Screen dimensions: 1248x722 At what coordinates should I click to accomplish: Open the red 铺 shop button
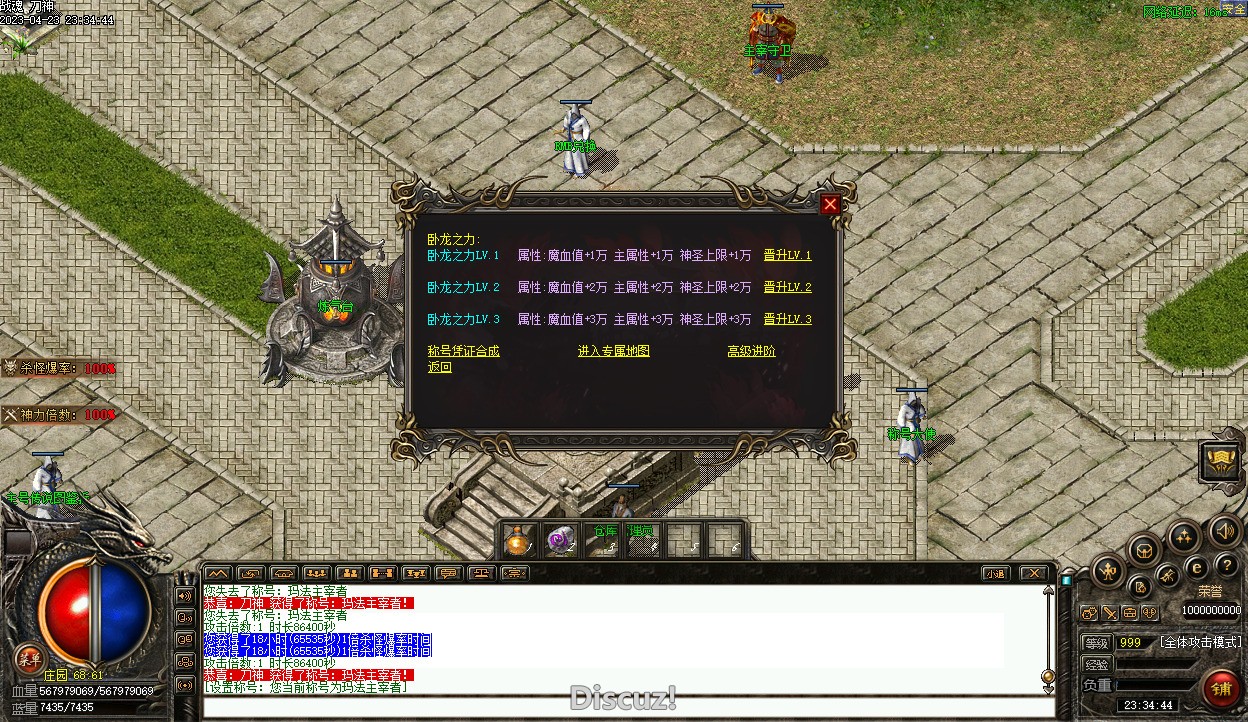[x=1221, y=689]
